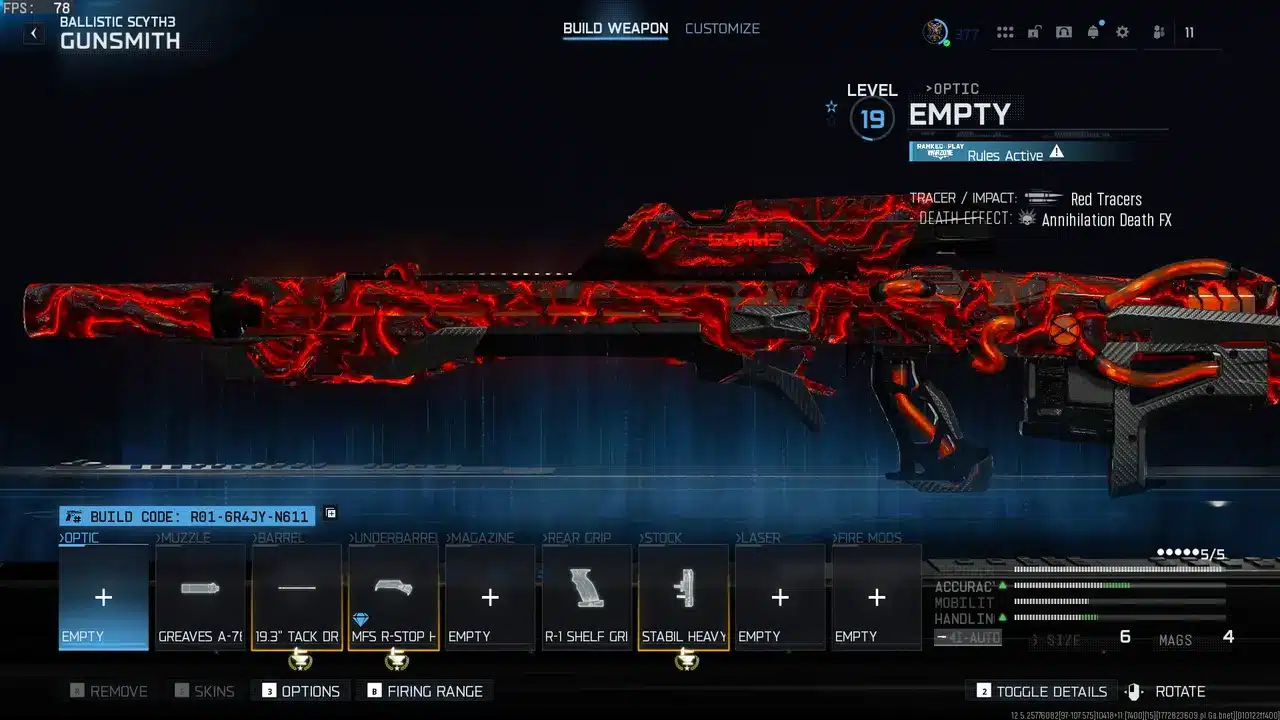
Task: Select the R-1 Shelf rear grip slot
Action: pyautogui.click(x=587, y=597)
